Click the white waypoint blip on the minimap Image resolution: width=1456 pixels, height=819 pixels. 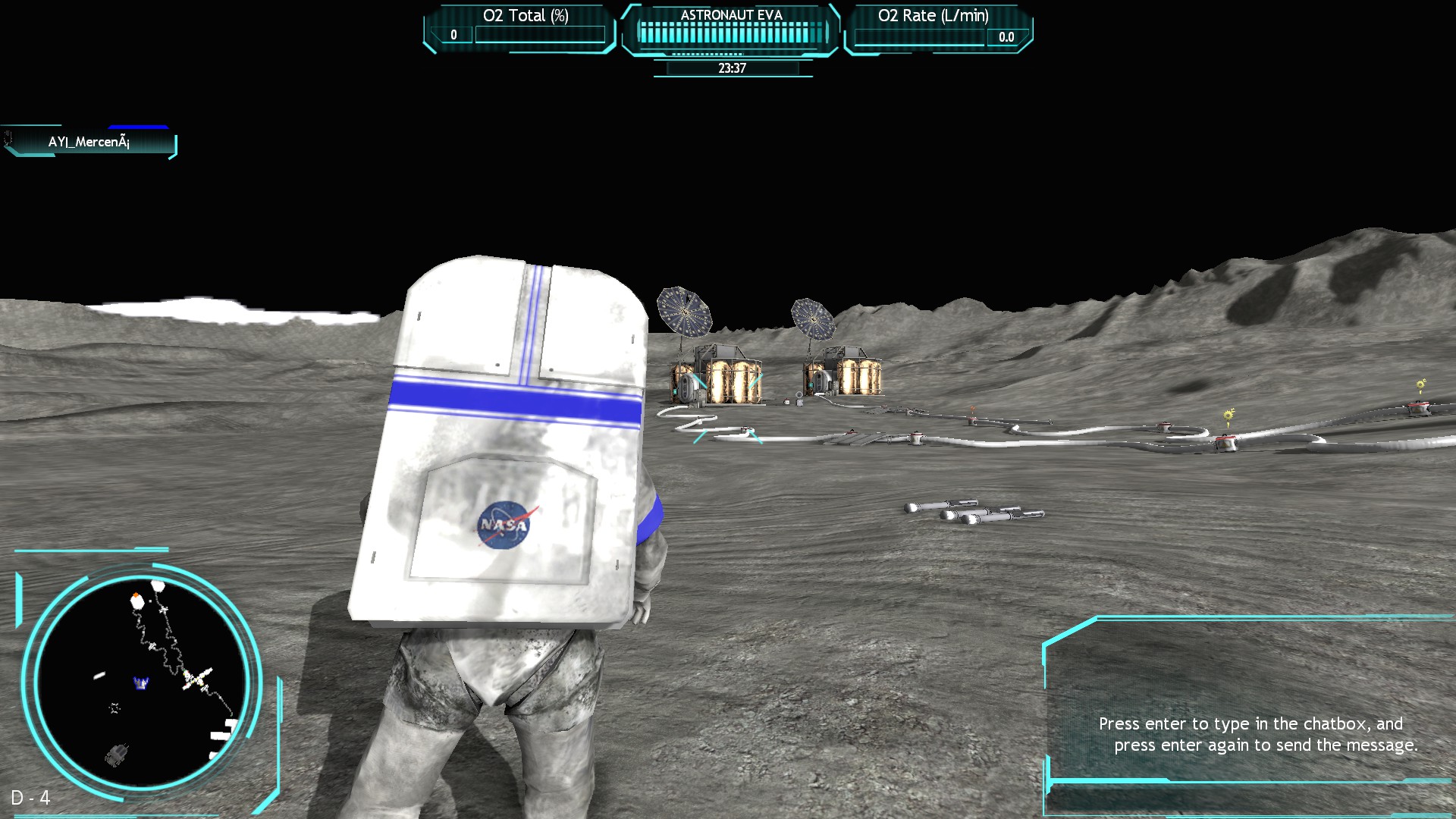[99, 676]
